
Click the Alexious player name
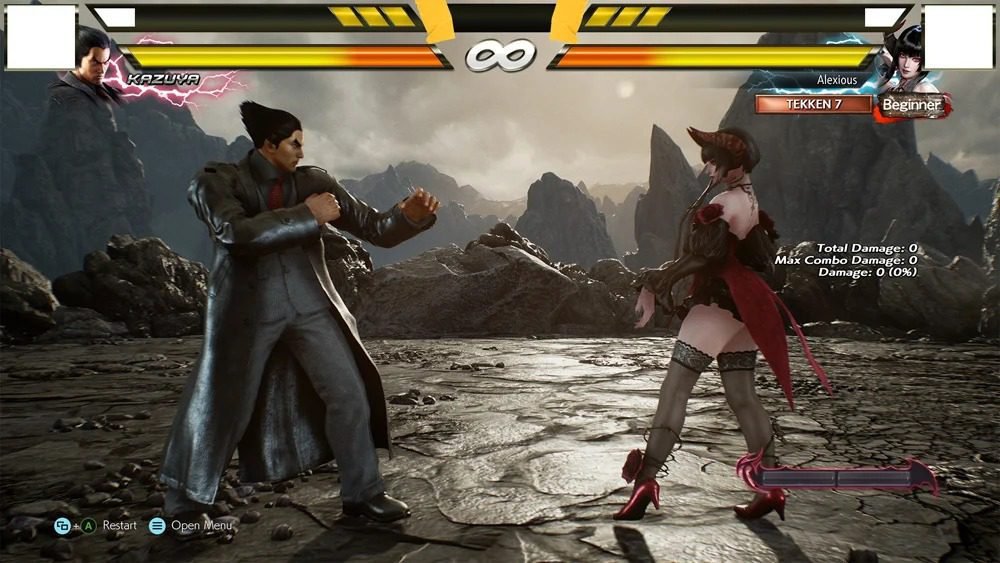836,81
